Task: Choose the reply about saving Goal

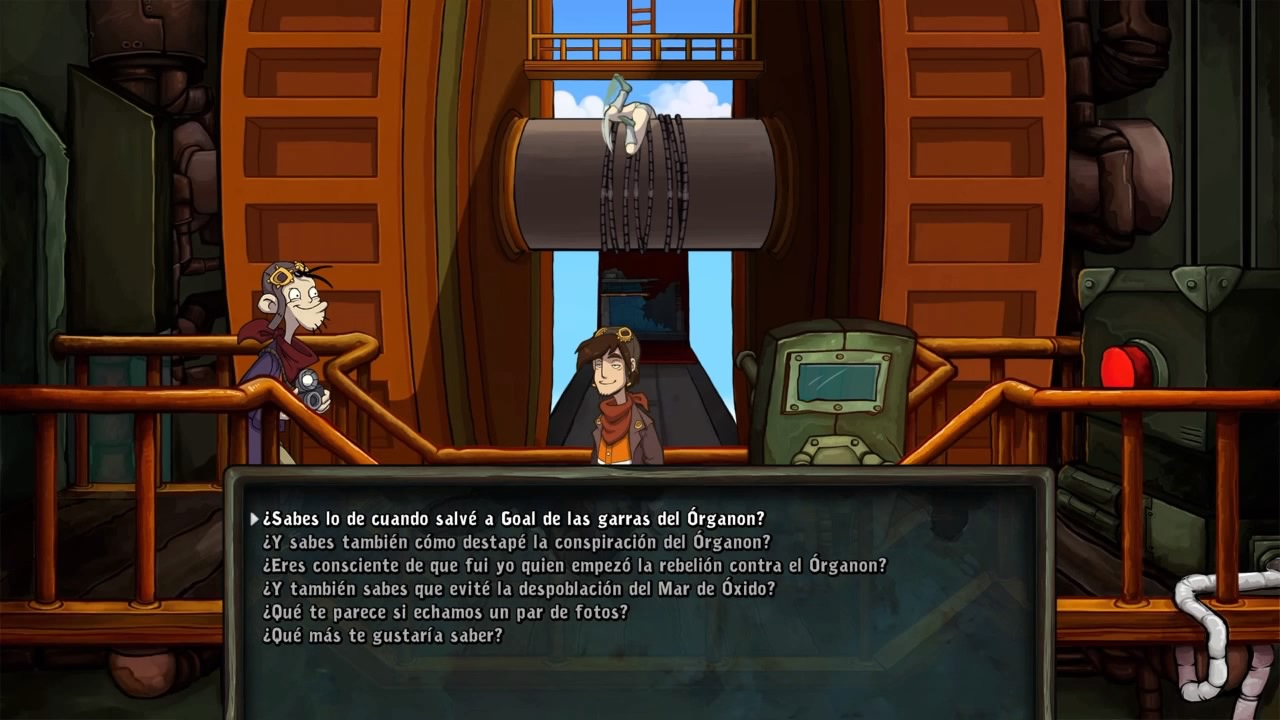Action: 513,519
